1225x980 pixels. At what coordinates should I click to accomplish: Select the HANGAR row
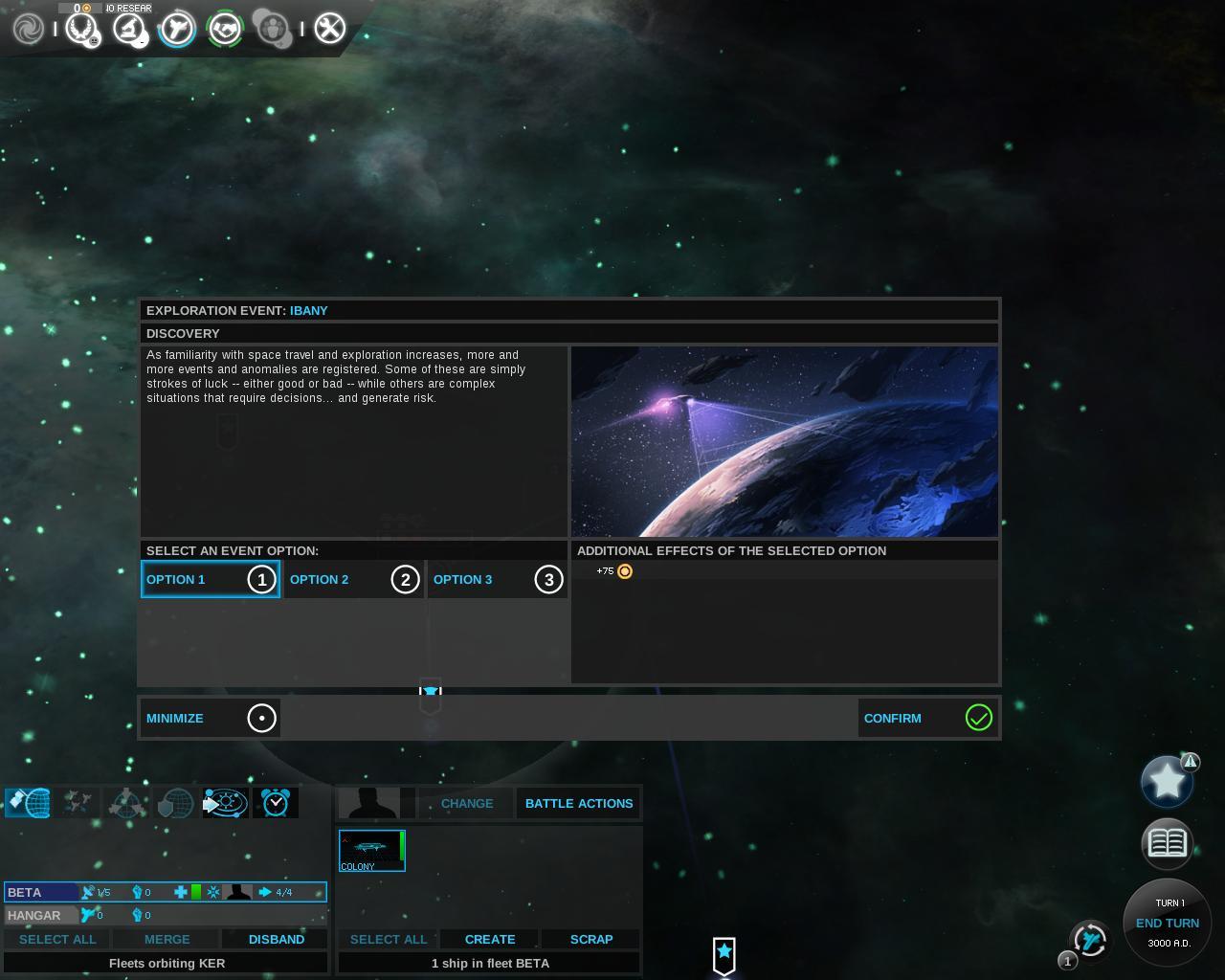(x=38, y=915)
